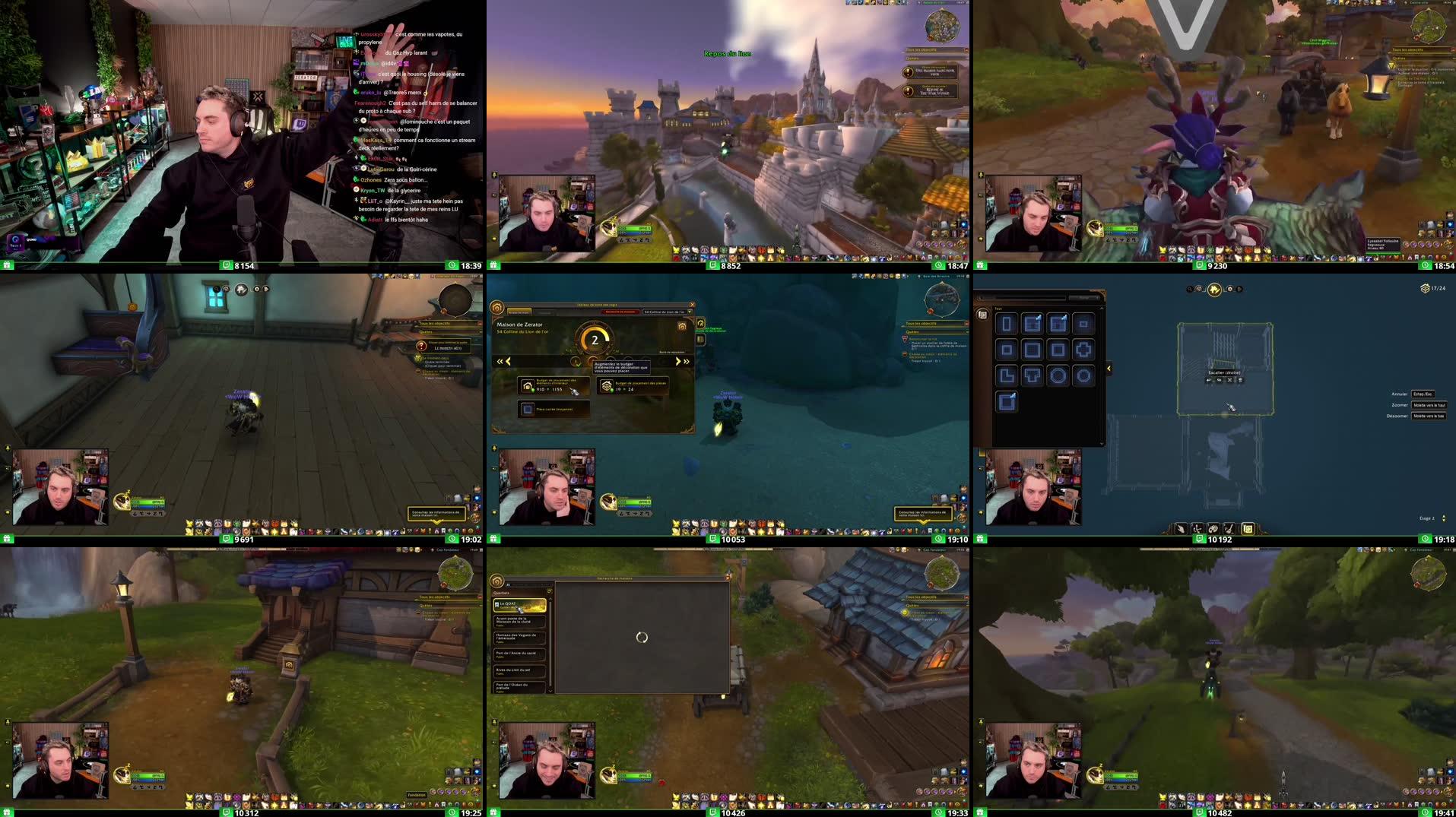Select the octagonal room shape icon
The width and height of the screenshot is (1456, 817).
point(1083,375)
